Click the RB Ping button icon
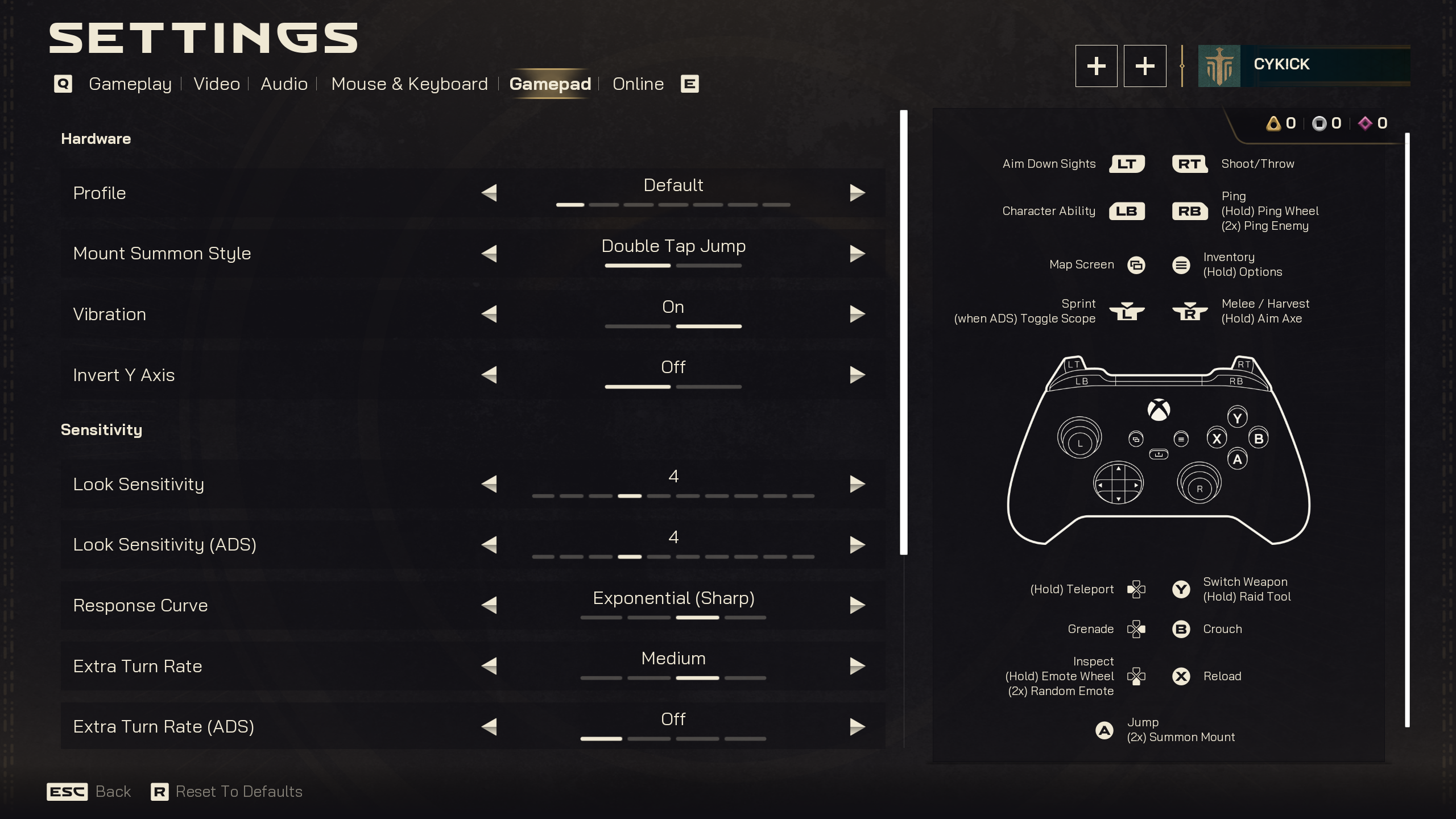This screenshot has height=819, width=1456. [1190, 211]
